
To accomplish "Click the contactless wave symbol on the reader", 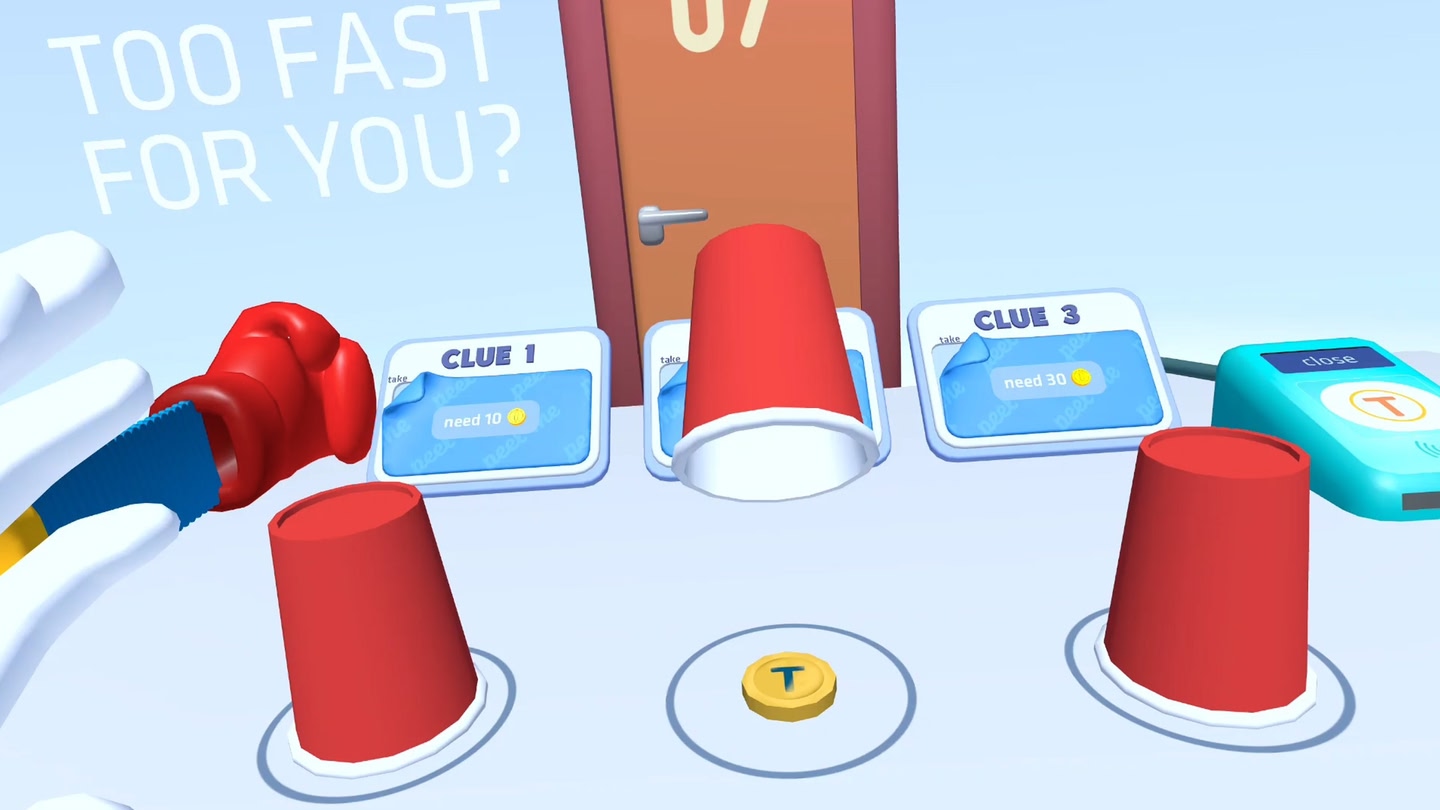I will [1427, 447].
